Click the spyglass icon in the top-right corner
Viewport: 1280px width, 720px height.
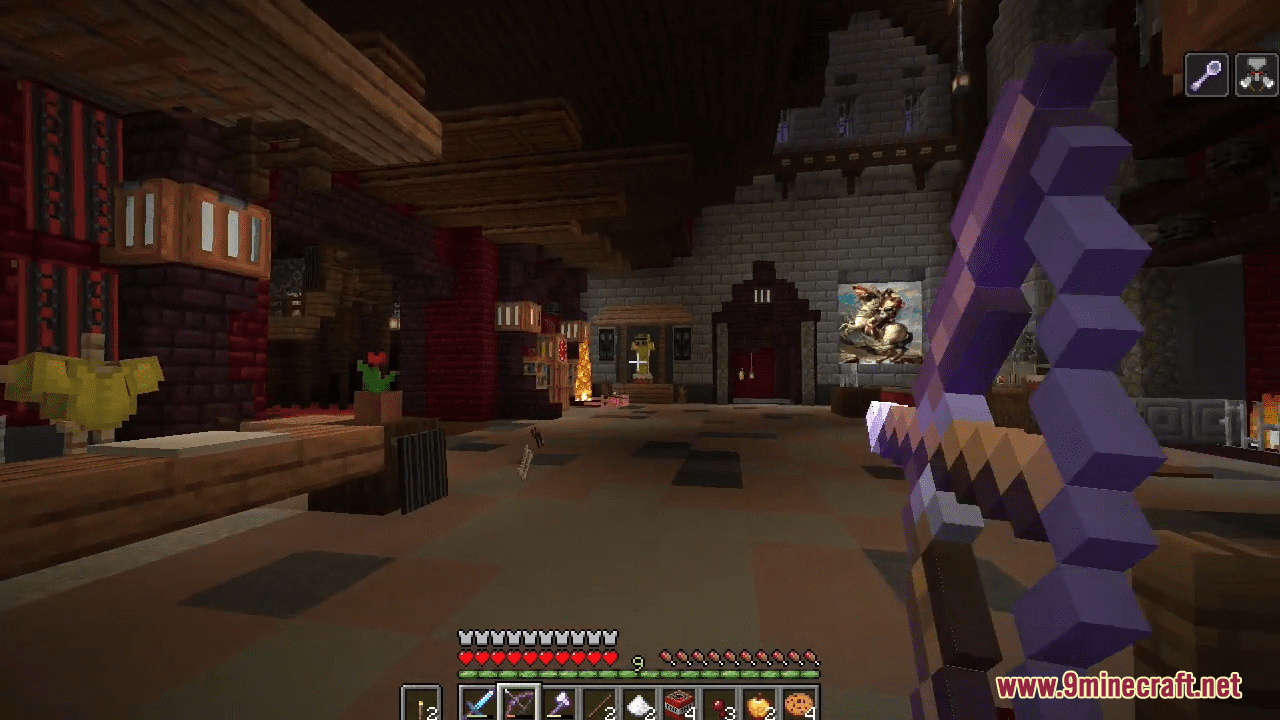point(1207,75)
